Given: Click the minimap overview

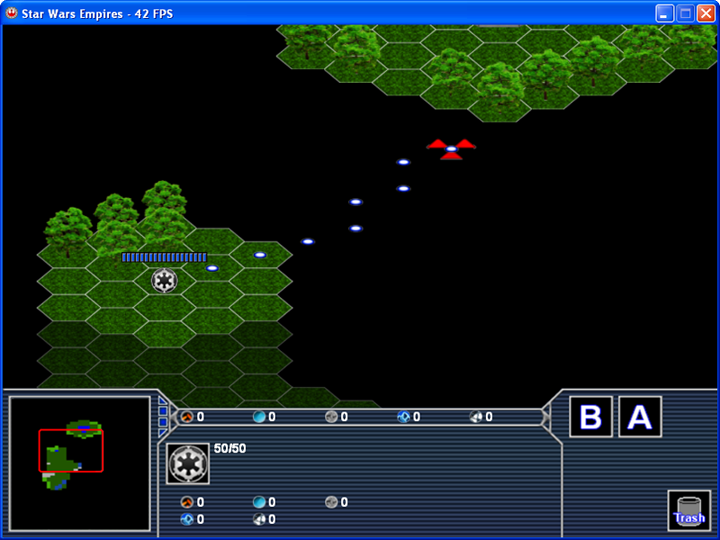Looking at the screenshot, I should point(79,463).
